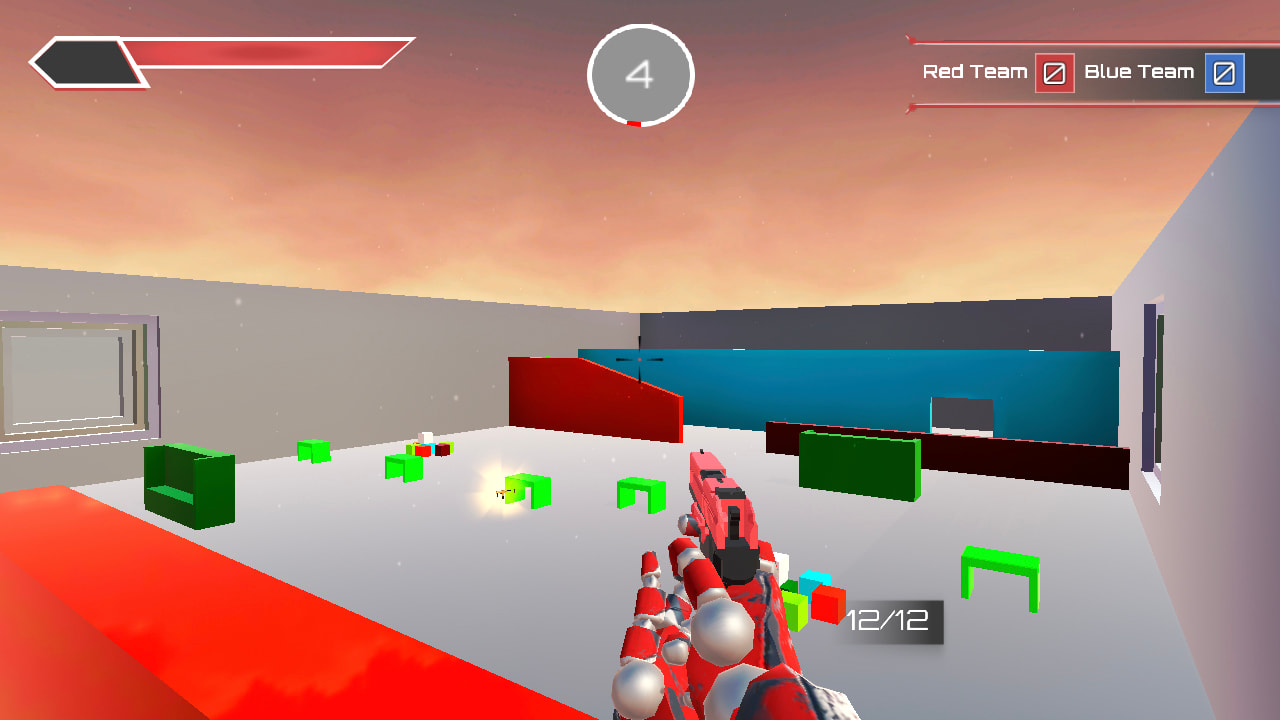Select the Red Team label text
1280x720 pixels.
975,72
